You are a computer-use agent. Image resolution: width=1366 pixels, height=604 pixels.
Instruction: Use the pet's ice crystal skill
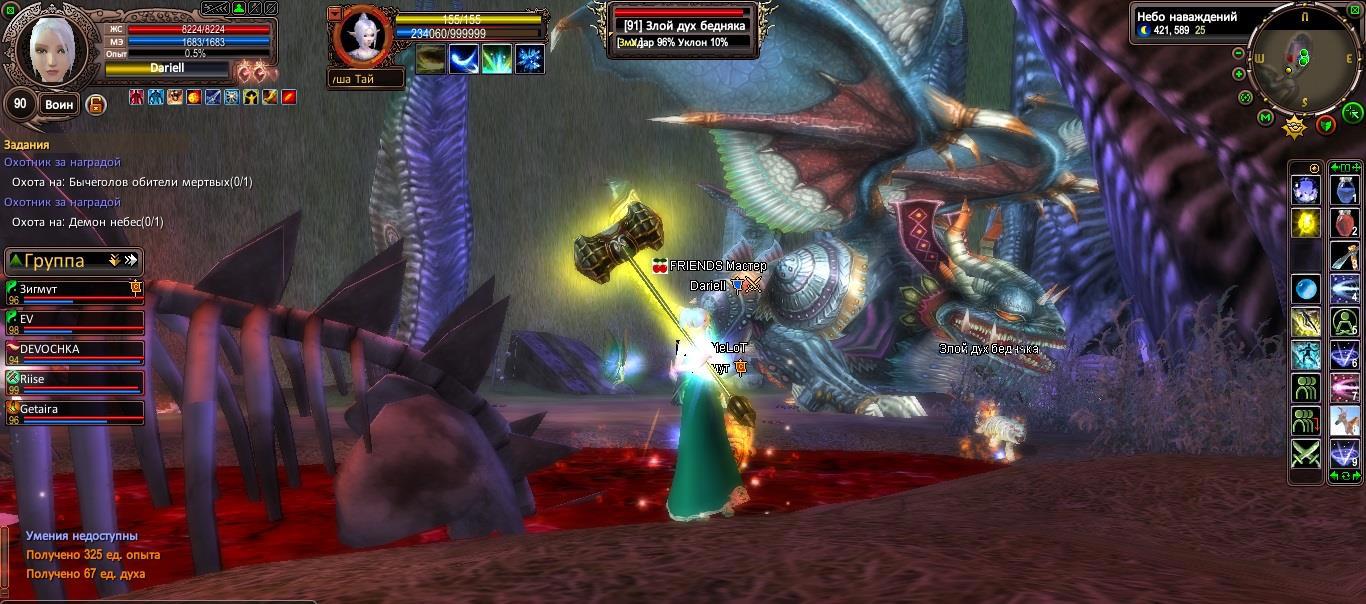[529, 59]
